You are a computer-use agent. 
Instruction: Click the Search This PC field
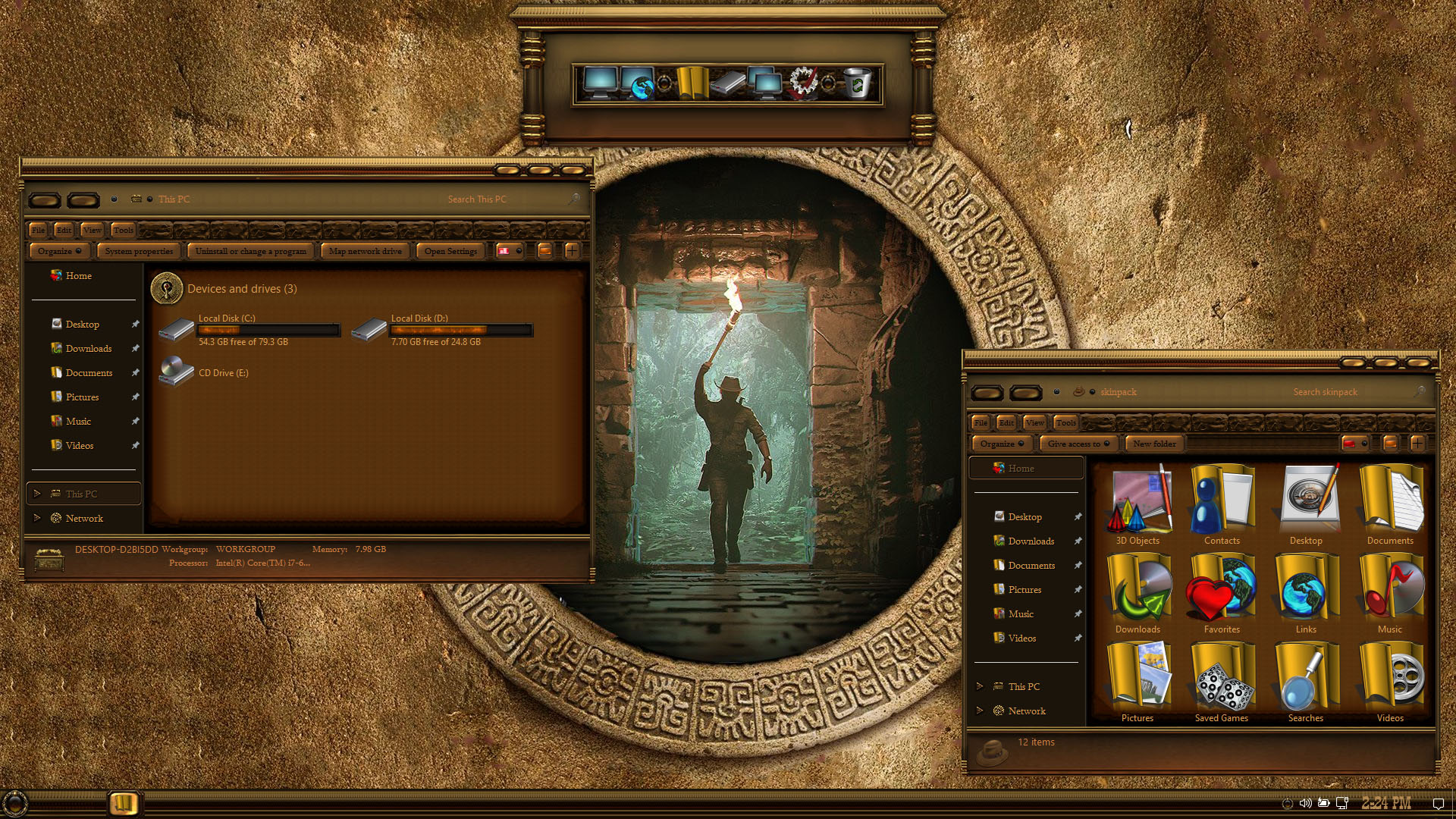(x=500, y=199)
